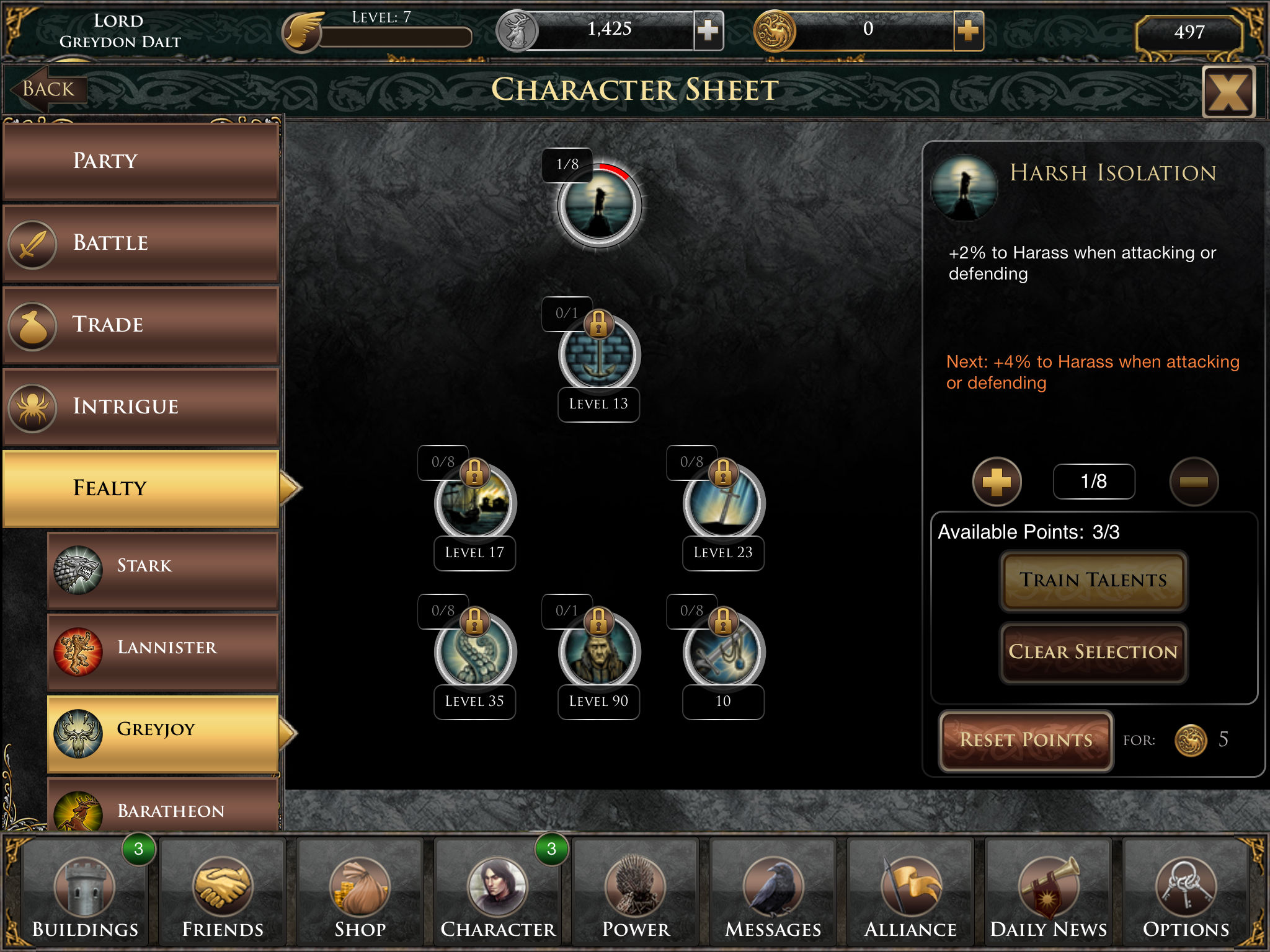Close the Character Sheet window
The image size is (1270, 952).
(x=1228, y=92)
